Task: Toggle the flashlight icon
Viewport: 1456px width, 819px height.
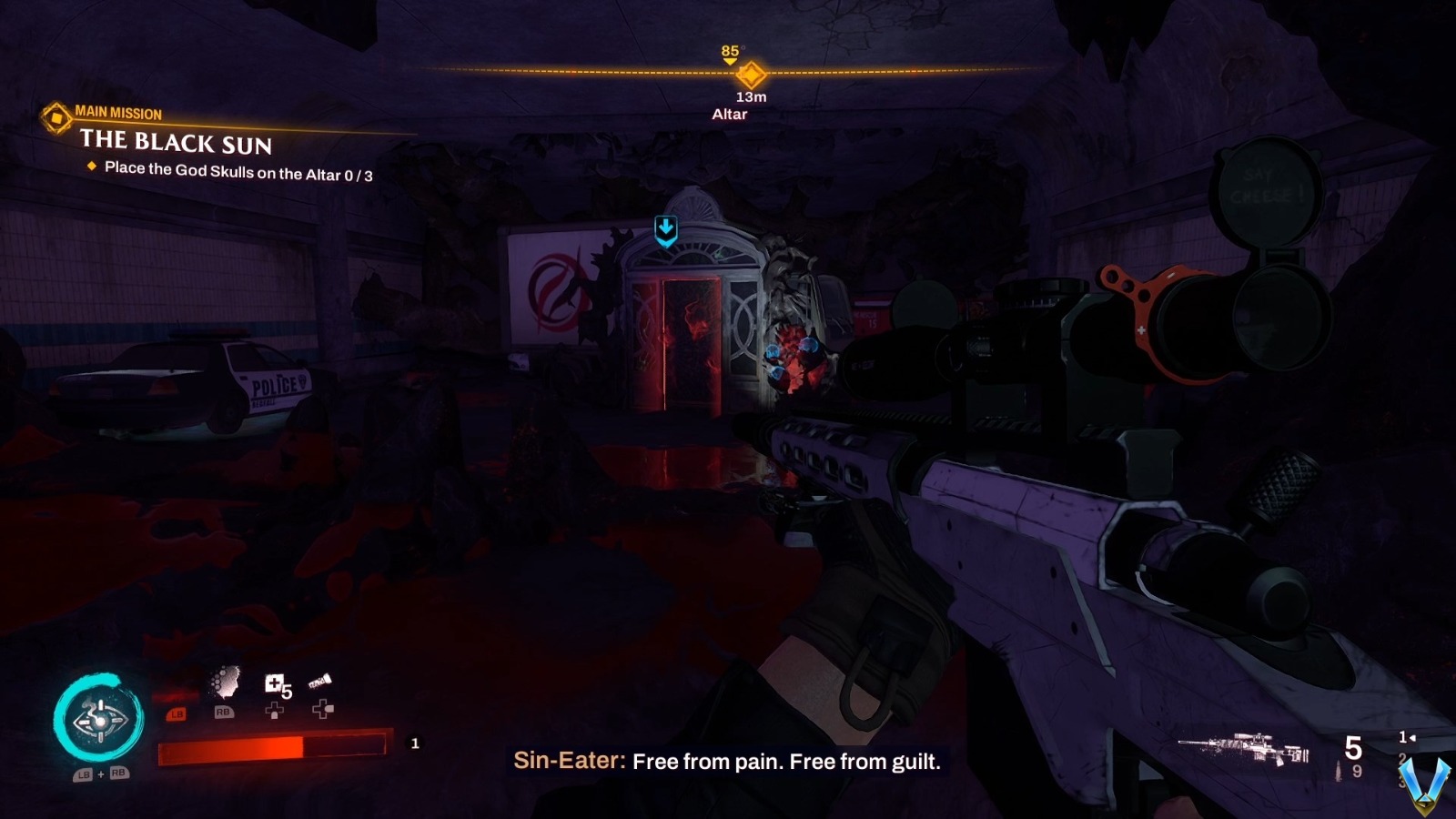Action: (320, 682)
